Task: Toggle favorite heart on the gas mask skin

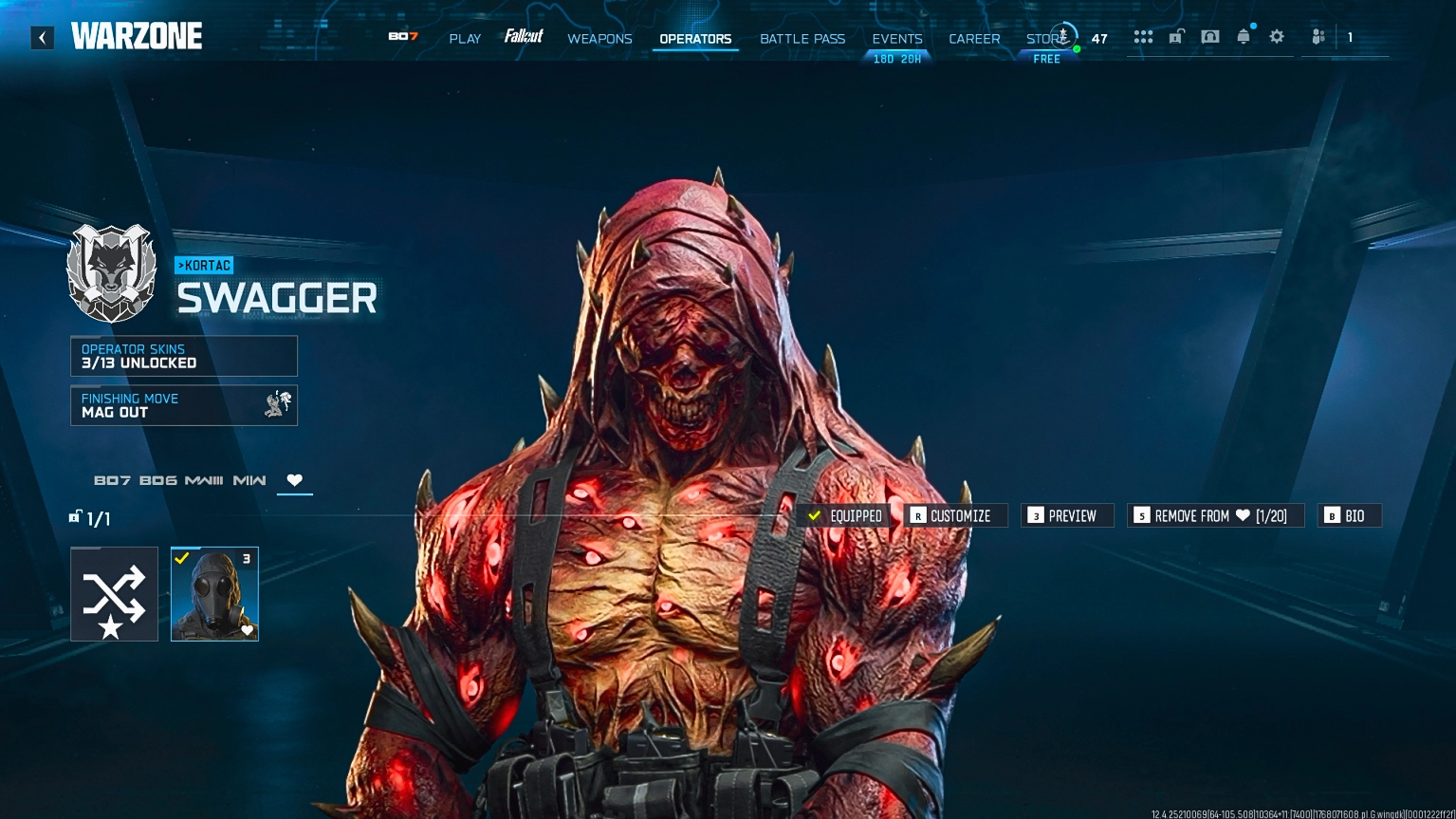Action: pyautogui.click(x=248, y=630)
